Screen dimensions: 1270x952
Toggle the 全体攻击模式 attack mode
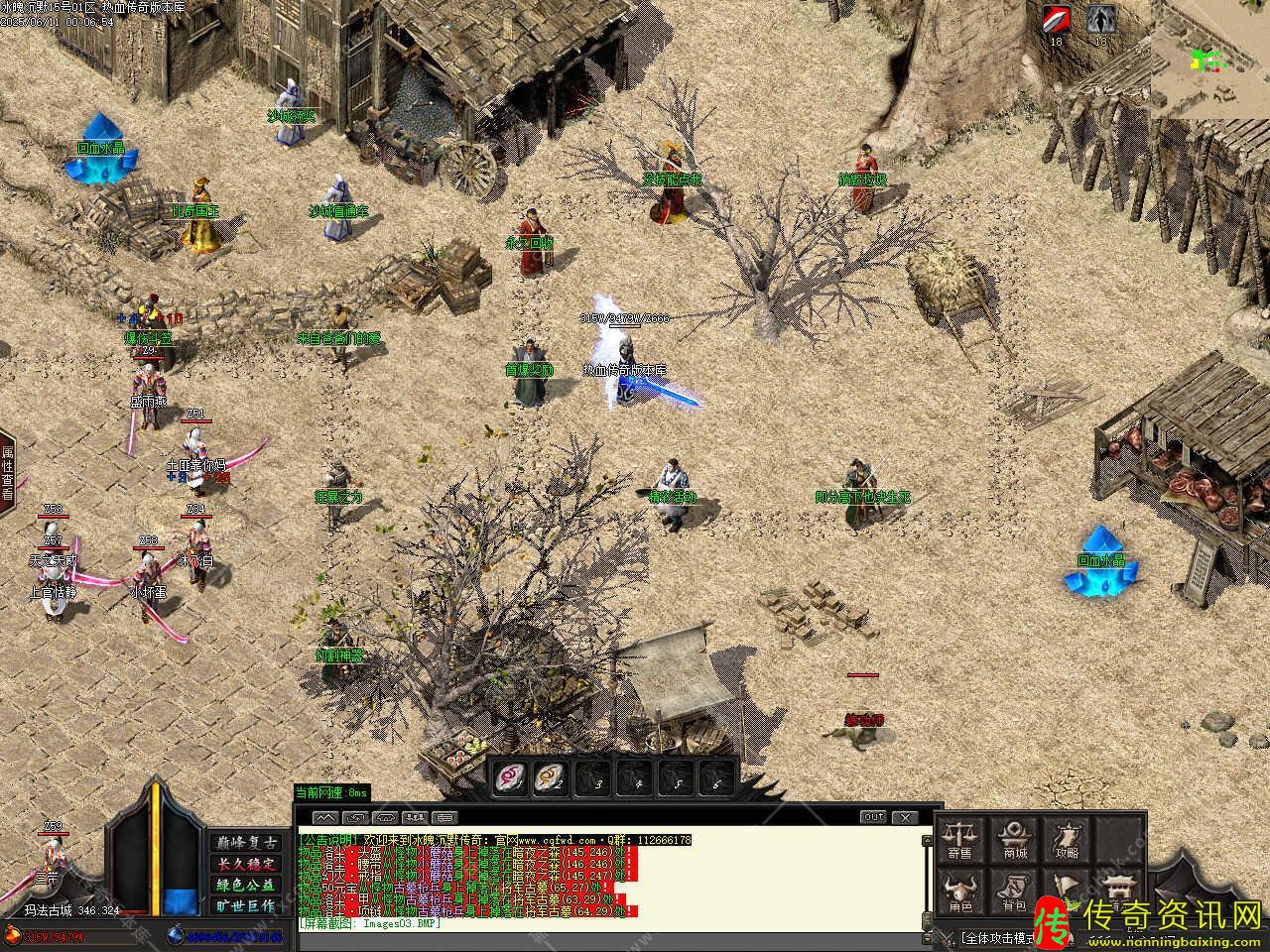[997, 937]
